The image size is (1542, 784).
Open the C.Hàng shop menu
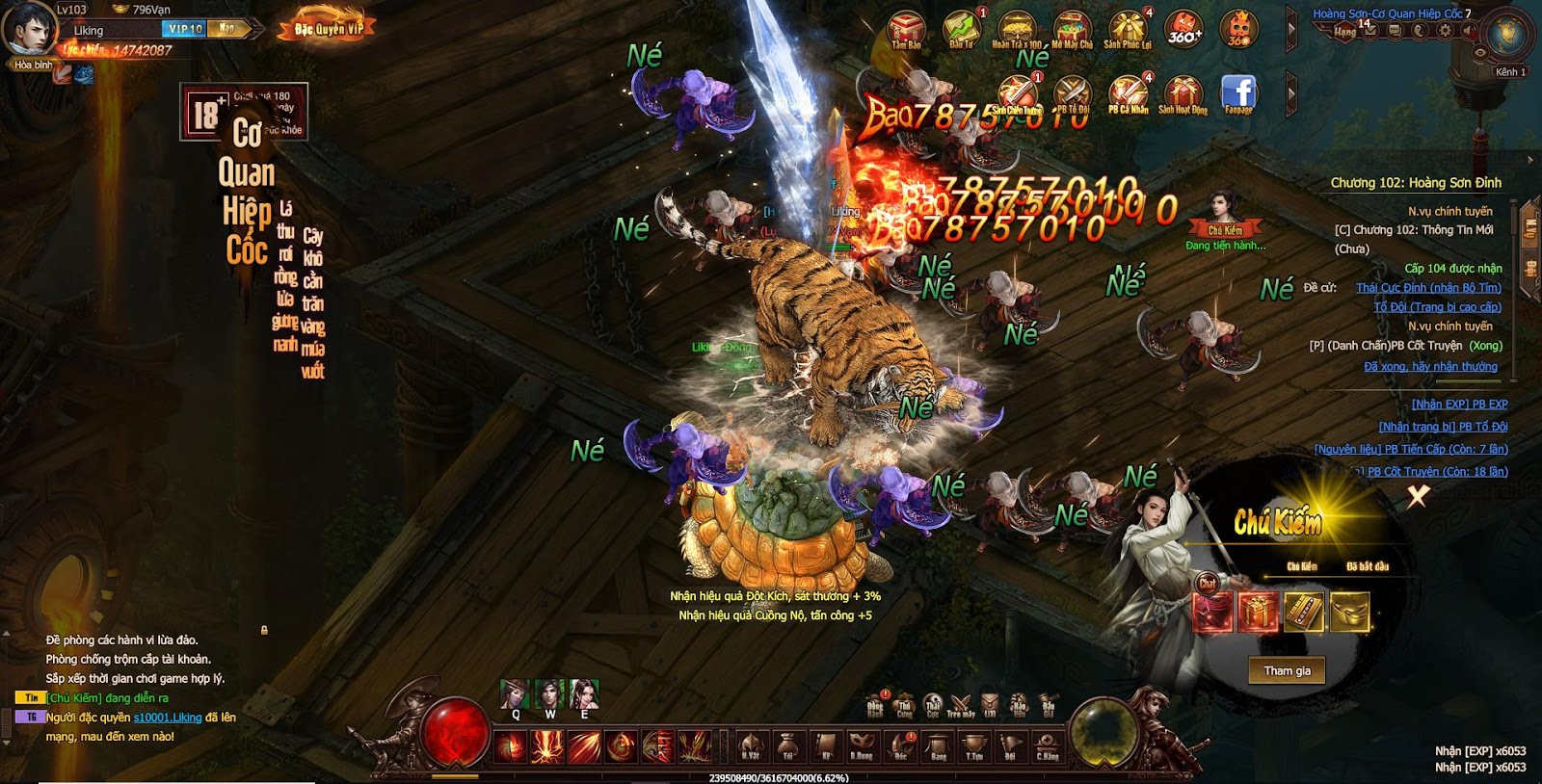click(x=1048, y=745)
